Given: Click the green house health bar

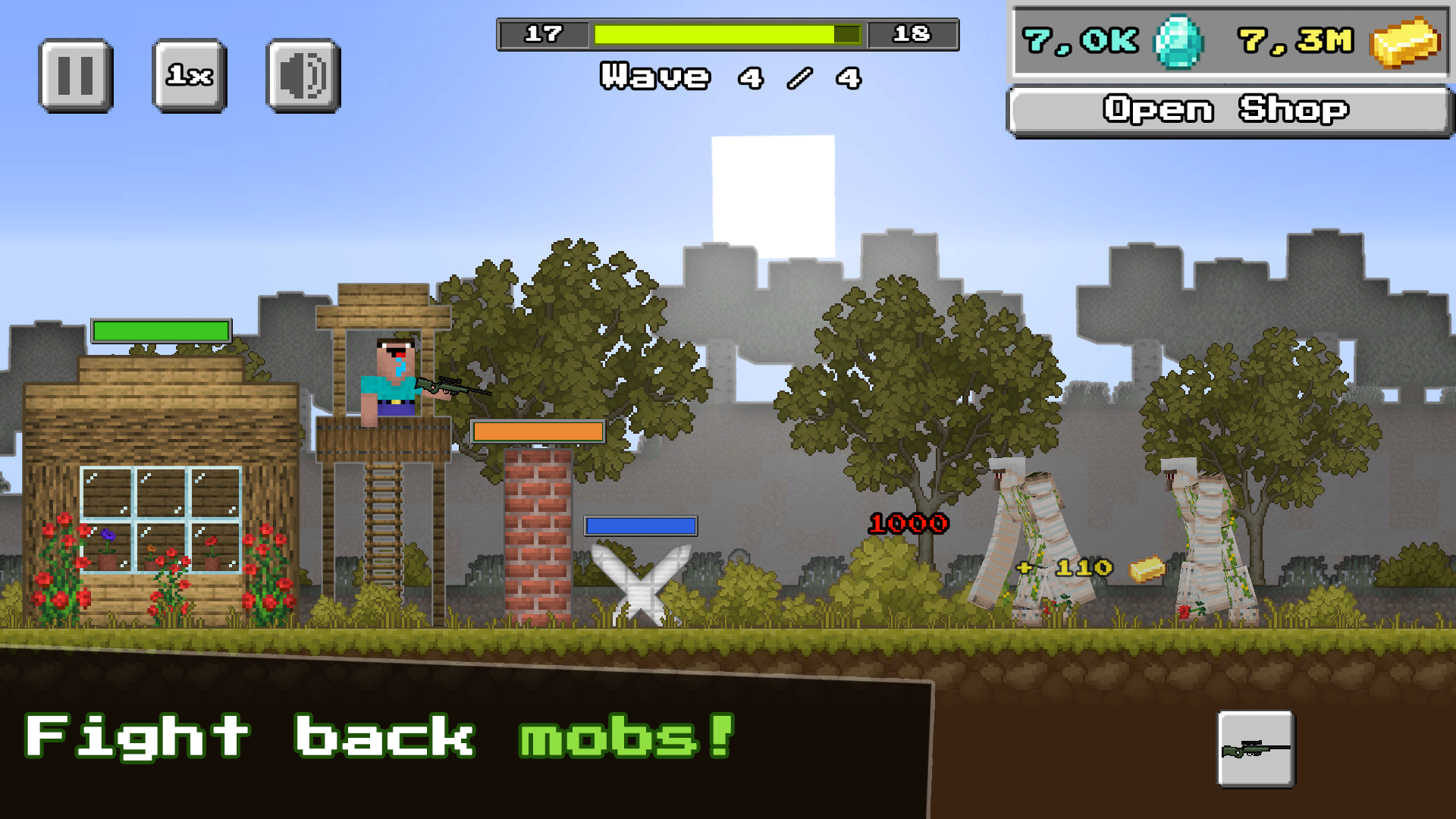Looking at the screenshot, I should (159, 330).
